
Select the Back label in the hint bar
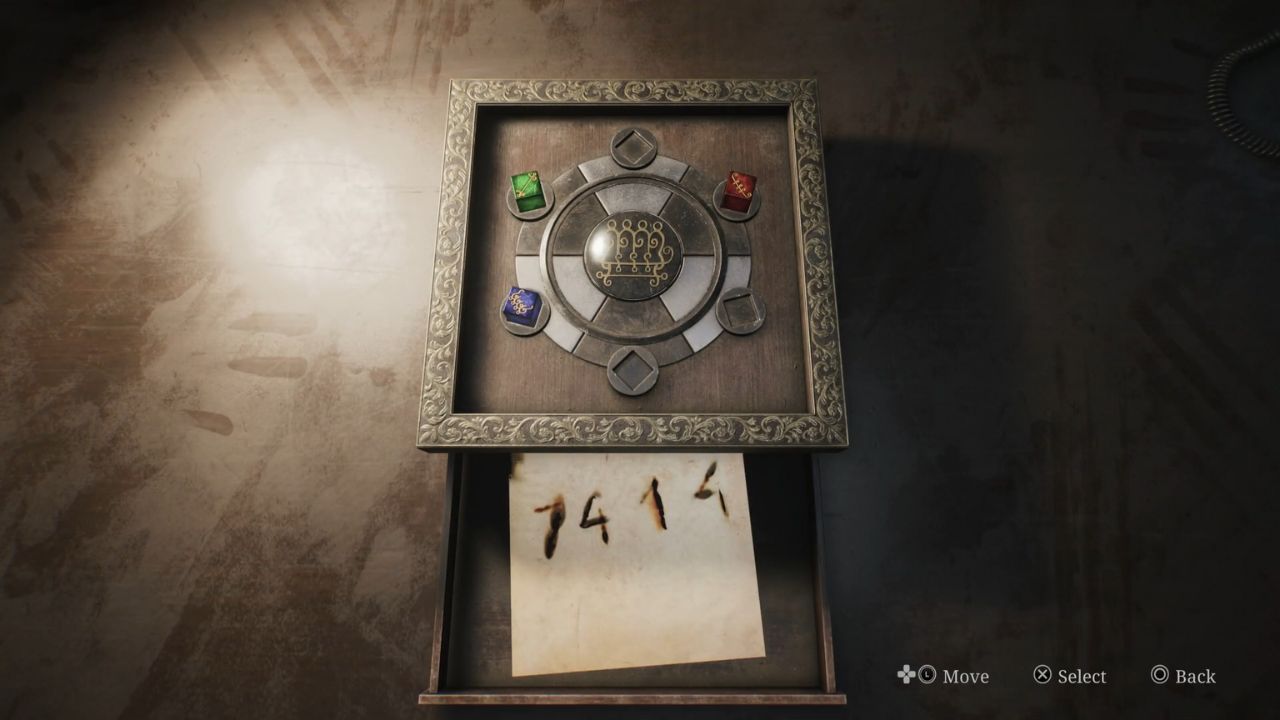click(1194, 677)
